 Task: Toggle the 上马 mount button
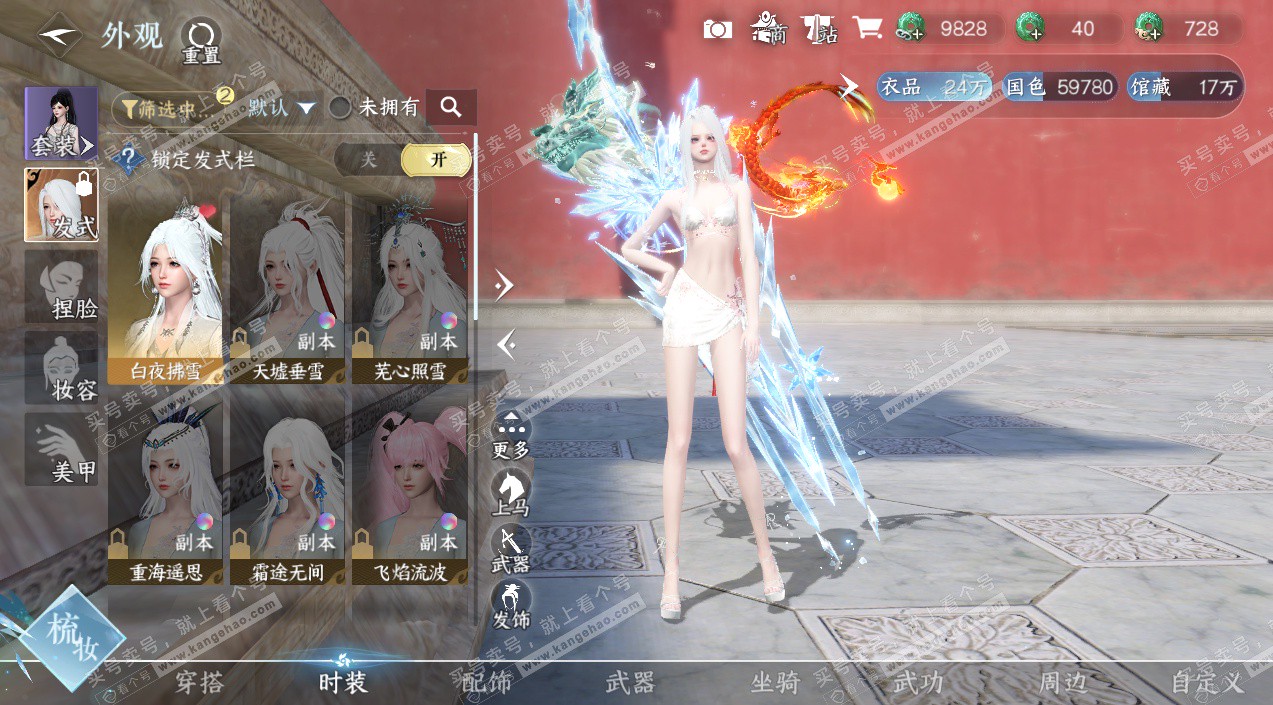(x=511, y=494)
